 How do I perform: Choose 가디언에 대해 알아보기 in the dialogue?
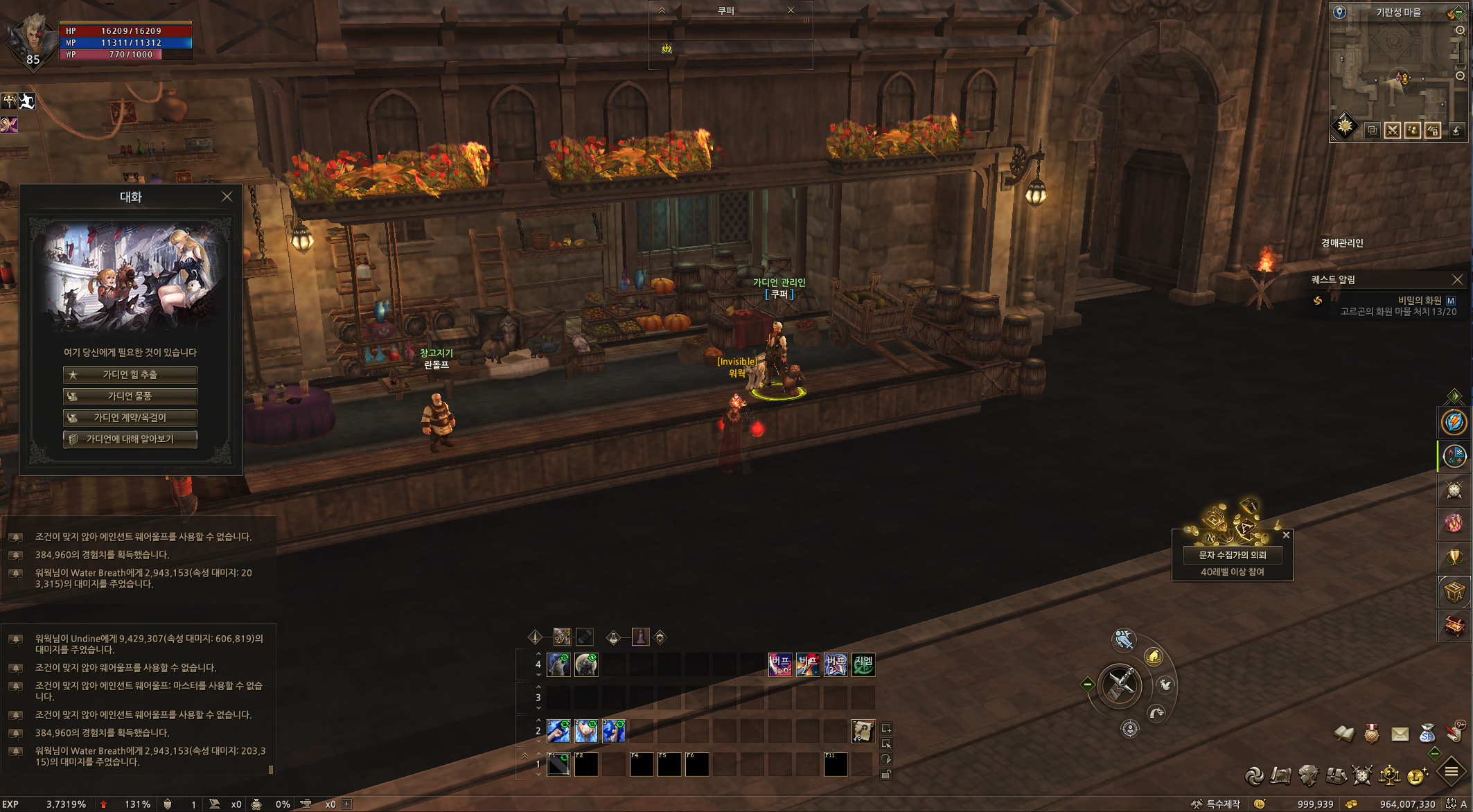coord(130,439)
